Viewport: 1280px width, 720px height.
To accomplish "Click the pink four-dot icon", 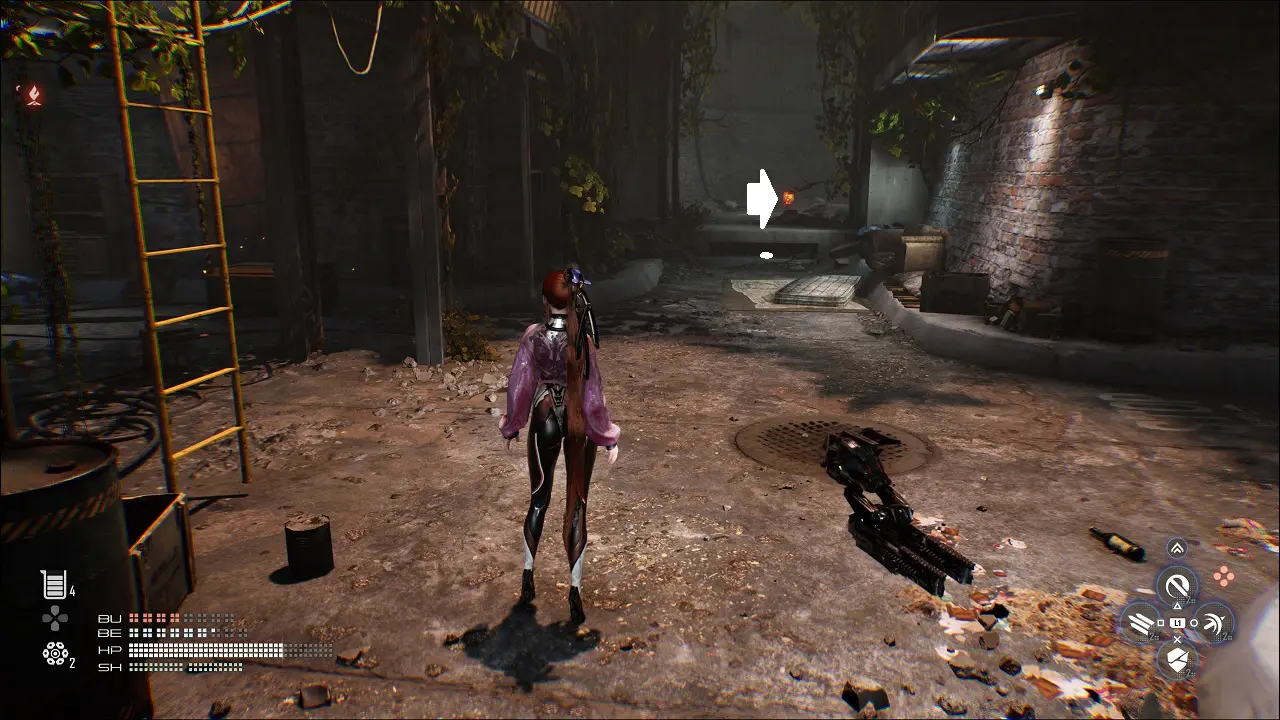I will point(1223,575).
